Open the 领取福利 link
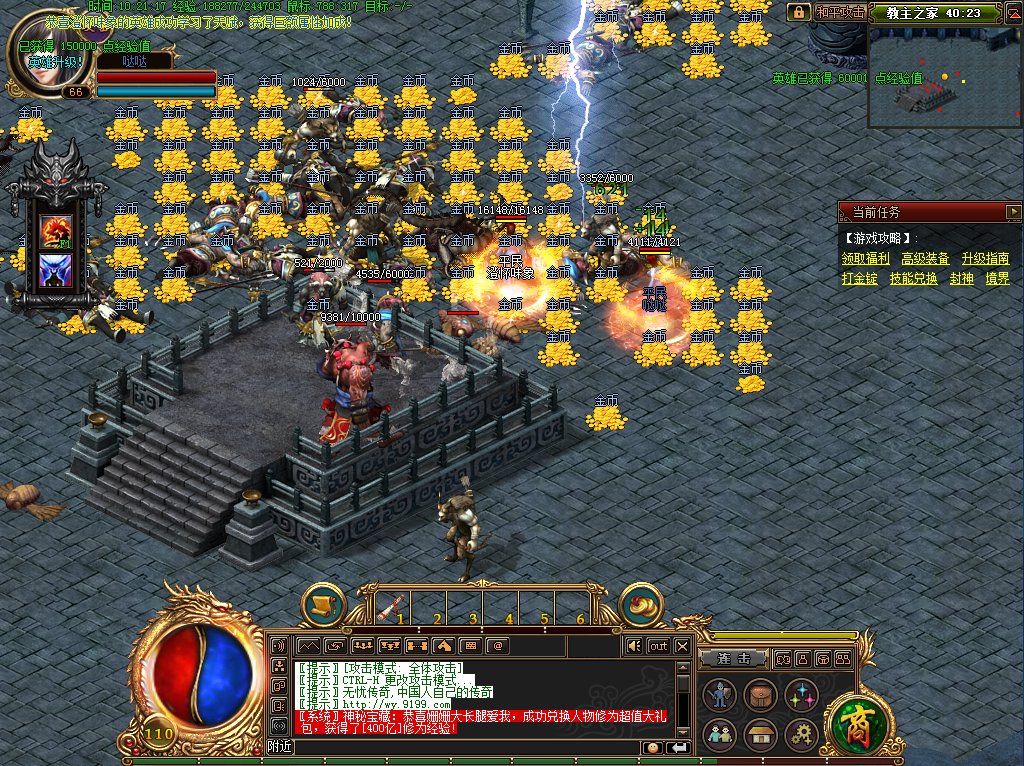The image size is (1024, 766). (865, 258)
